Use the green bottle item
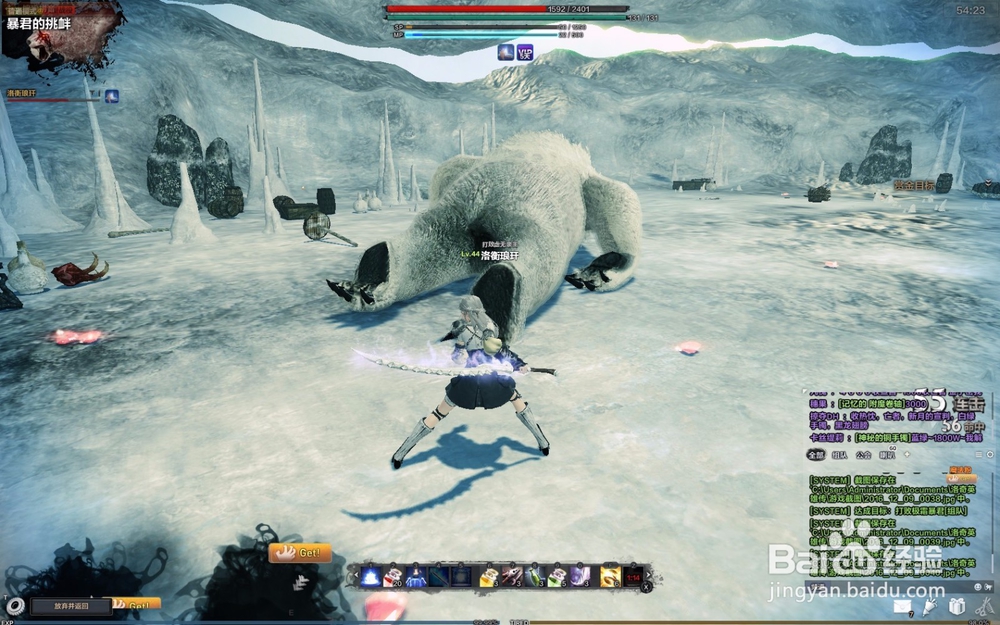 tap(536, 576)
